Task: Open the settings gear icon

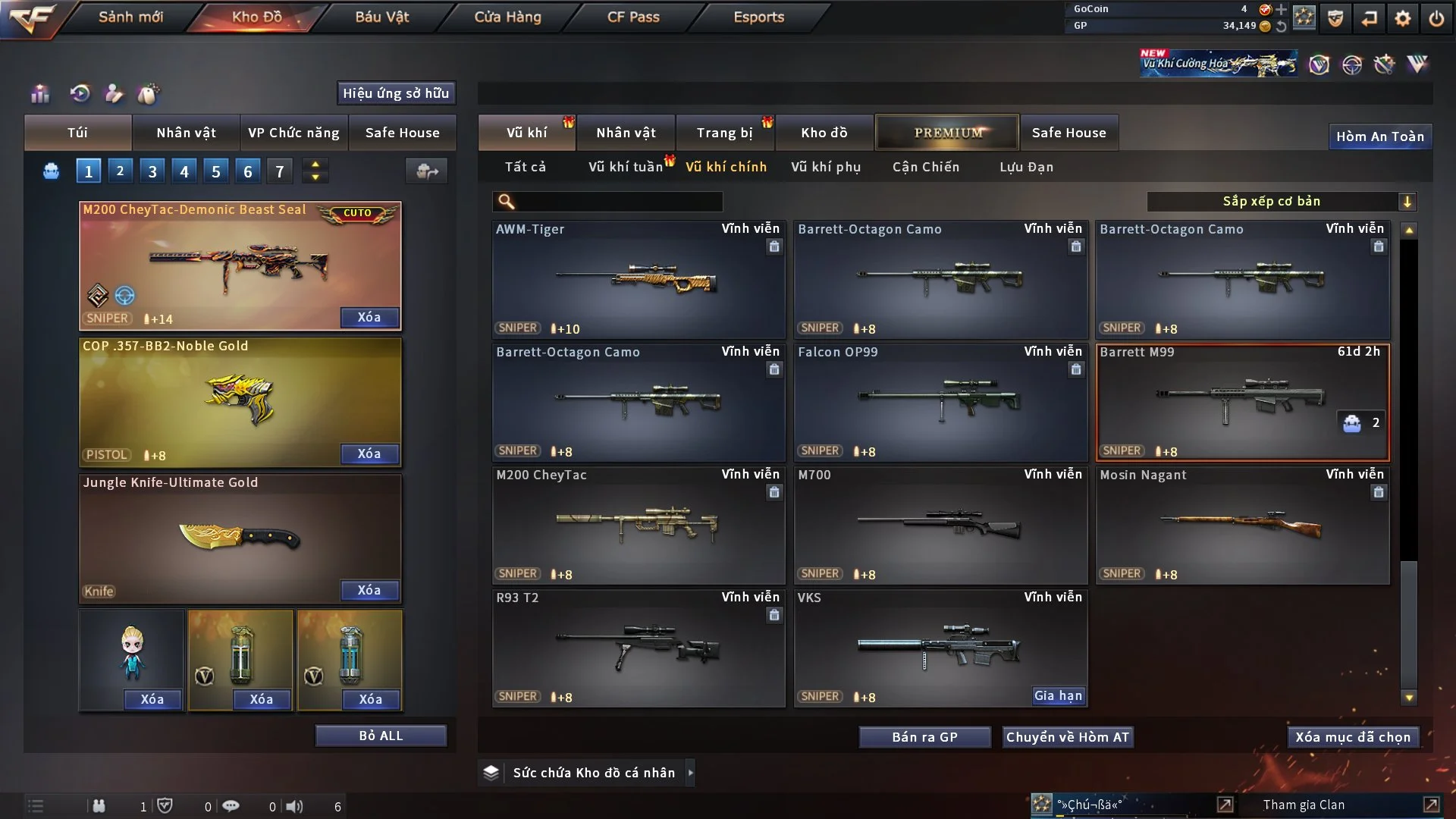Action: point(1402,17)
